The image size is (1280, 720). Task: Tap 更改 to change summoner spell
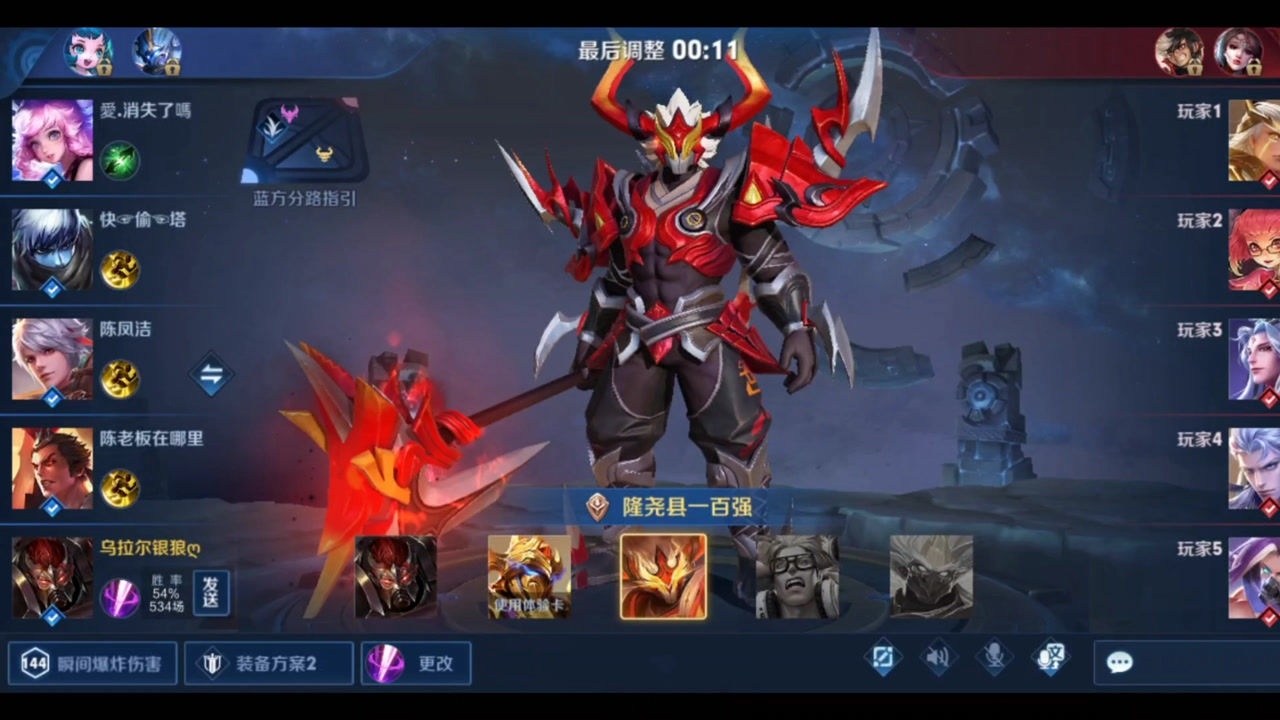(415, 663)
